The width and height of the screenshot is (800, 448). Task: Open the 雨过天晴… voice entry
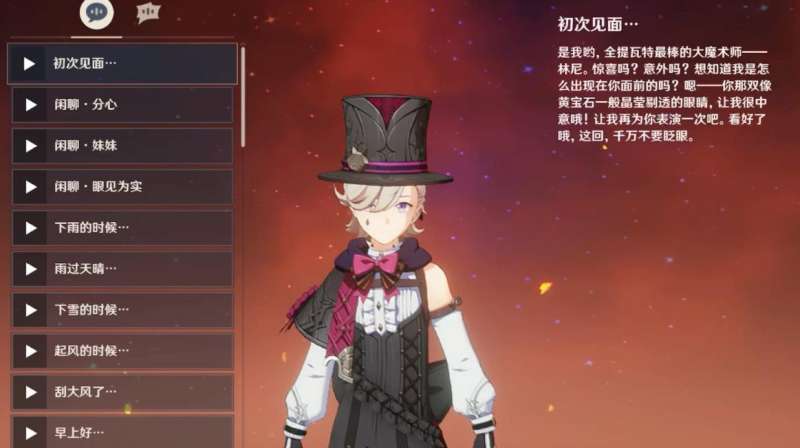pyautogui.click(x=30, y=268)
